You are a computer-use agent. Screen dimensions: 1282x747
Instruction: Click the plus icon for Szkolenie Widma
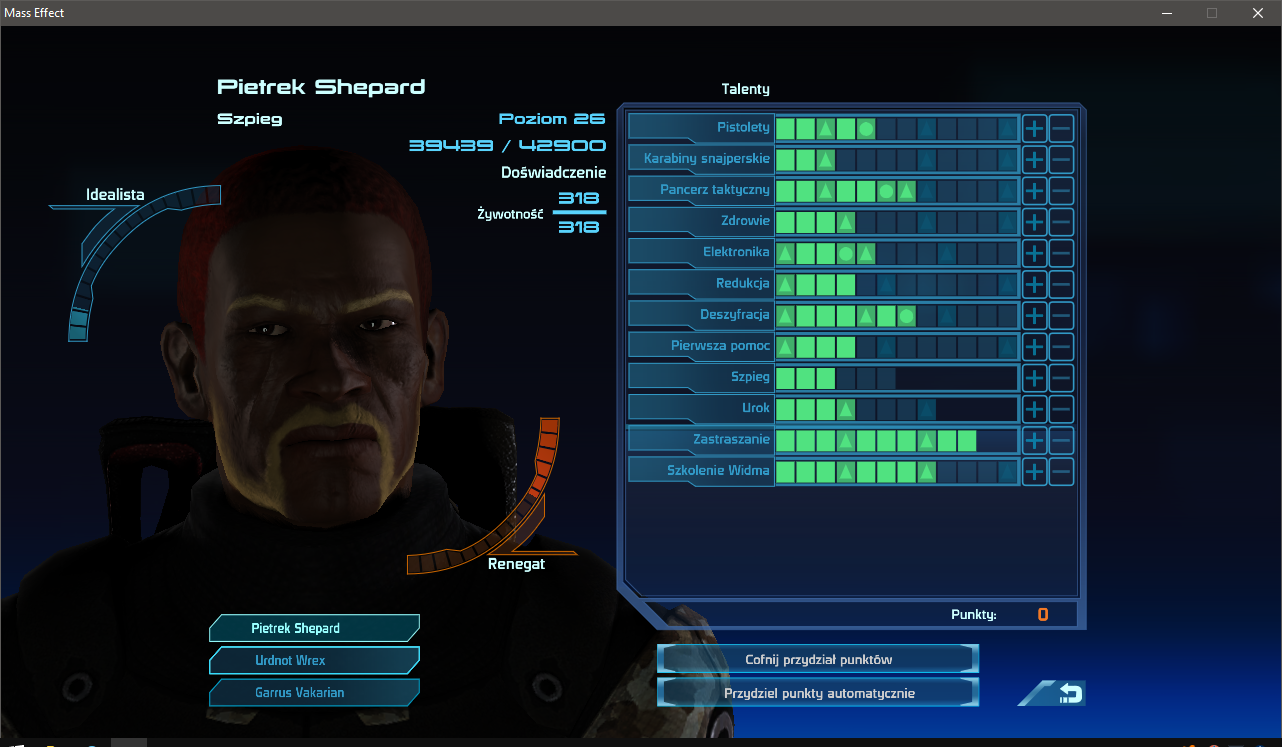pos(1033,471)
